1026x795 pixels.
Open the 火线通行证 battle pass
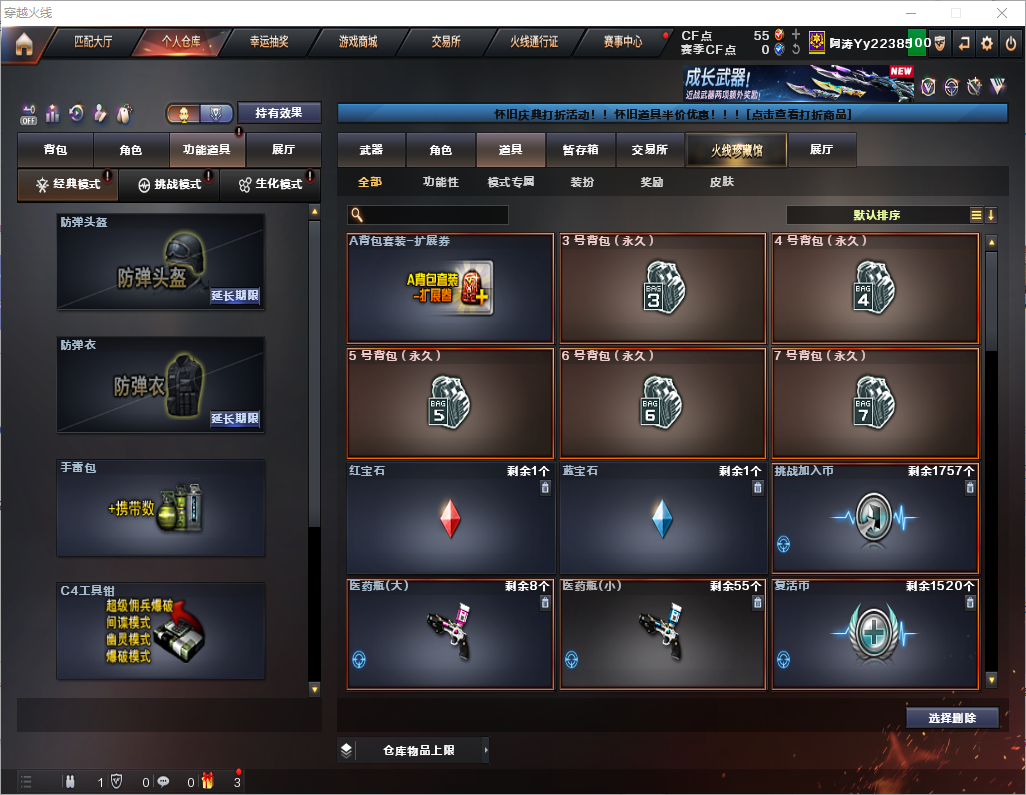[534, 42]
